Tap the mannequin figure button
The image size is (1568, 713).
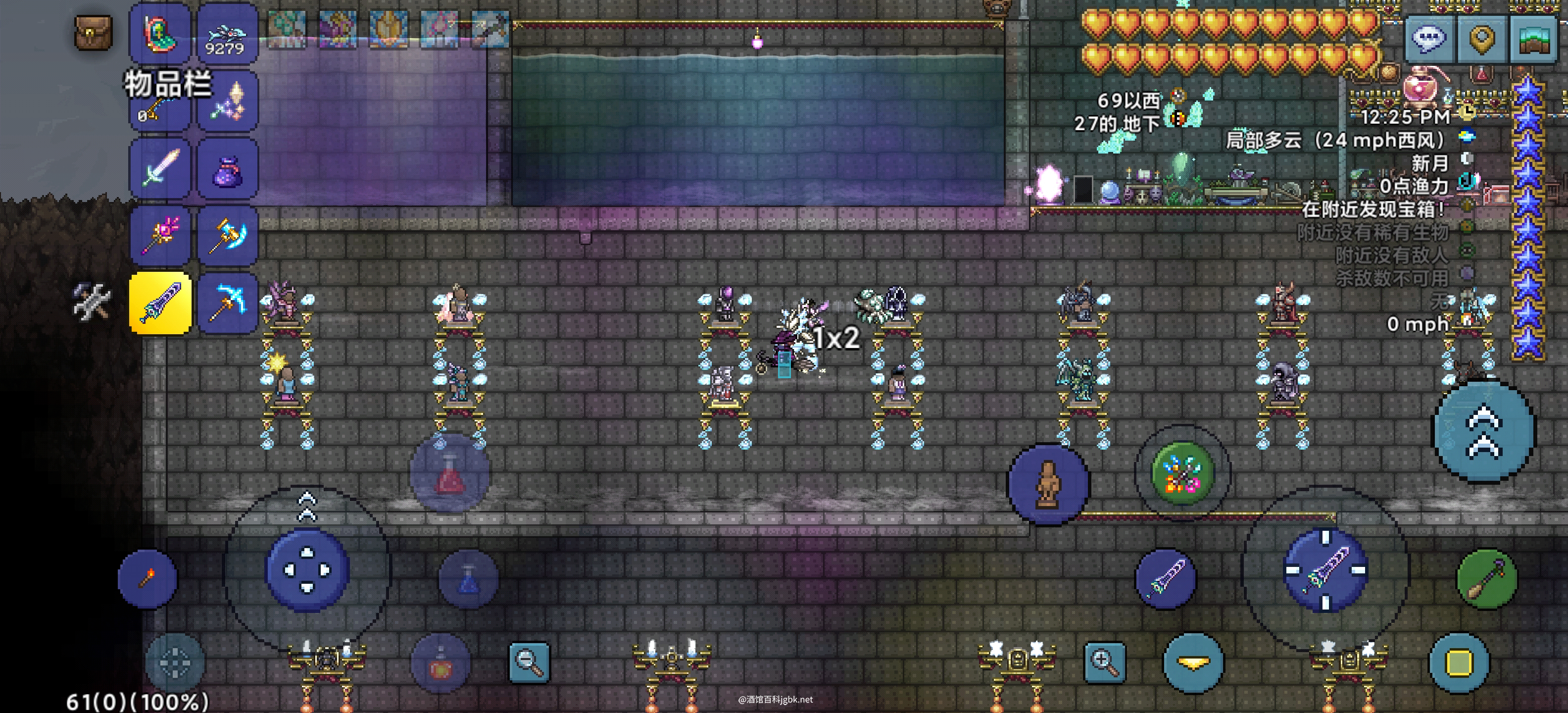pyautogui.click(x=1048, y=485)
